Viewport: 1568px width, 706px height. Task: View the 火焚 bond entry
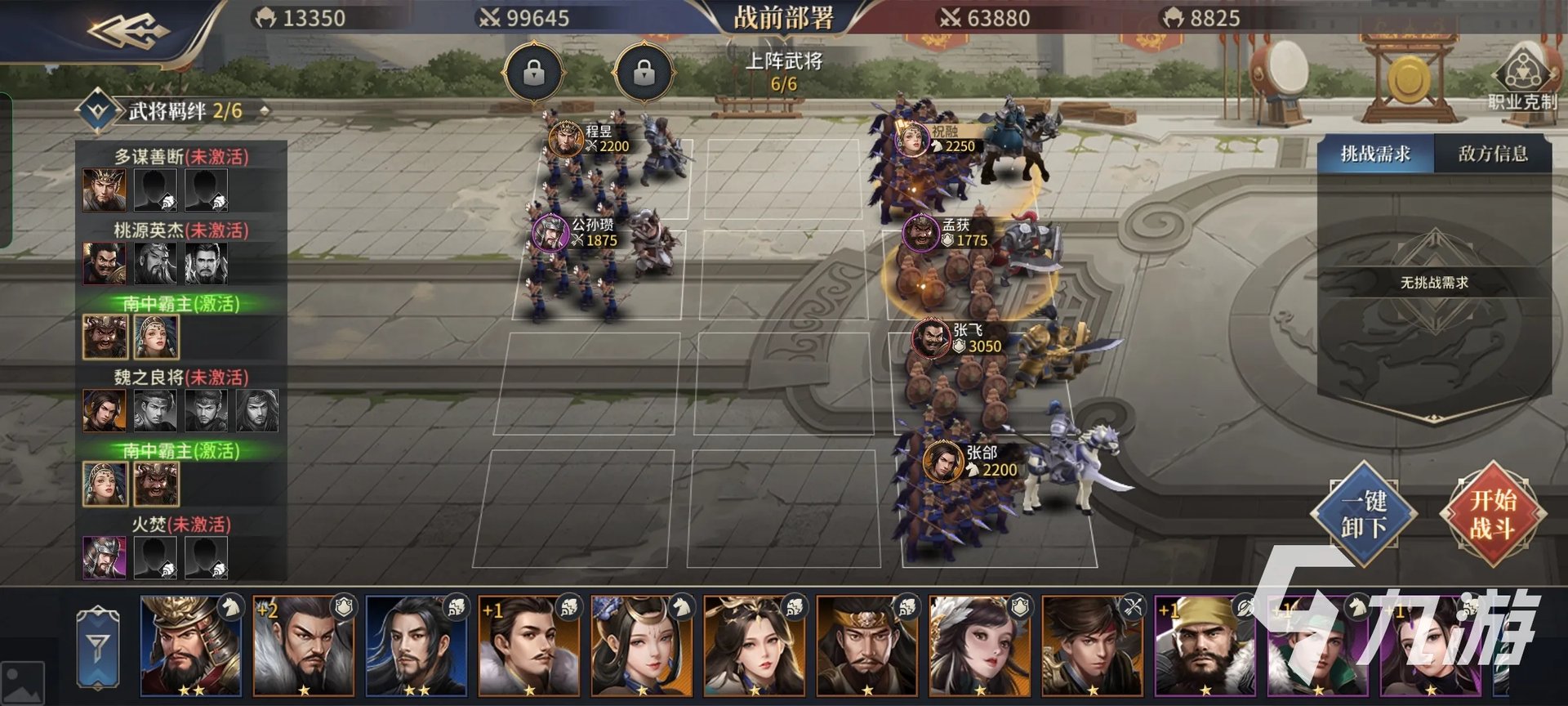pyautogui.click(x=180, y=525)
